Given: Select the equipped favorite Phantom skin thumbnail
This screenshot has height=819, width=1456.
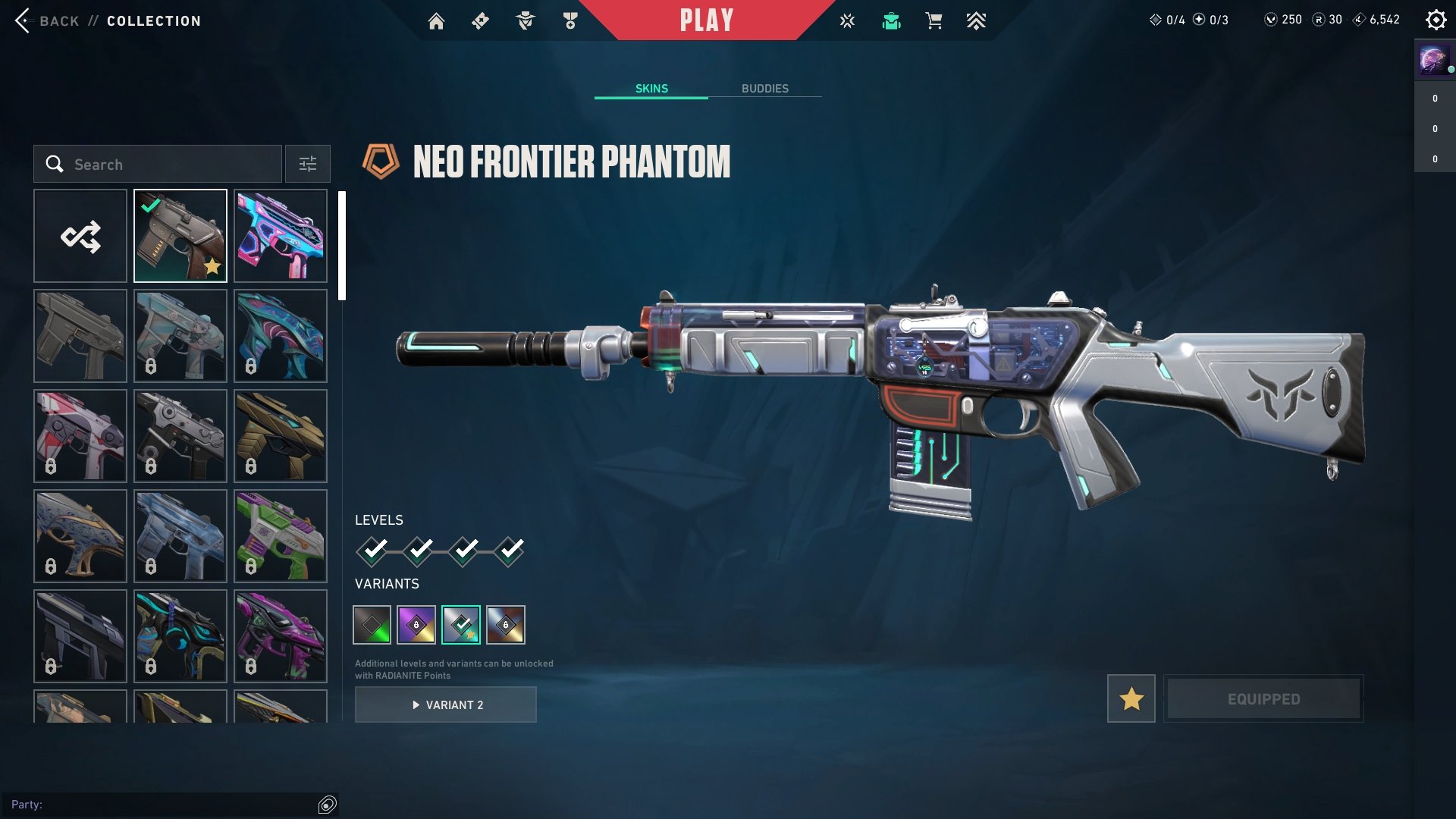Looking at the screenshot, I should [x=180, y=237].
